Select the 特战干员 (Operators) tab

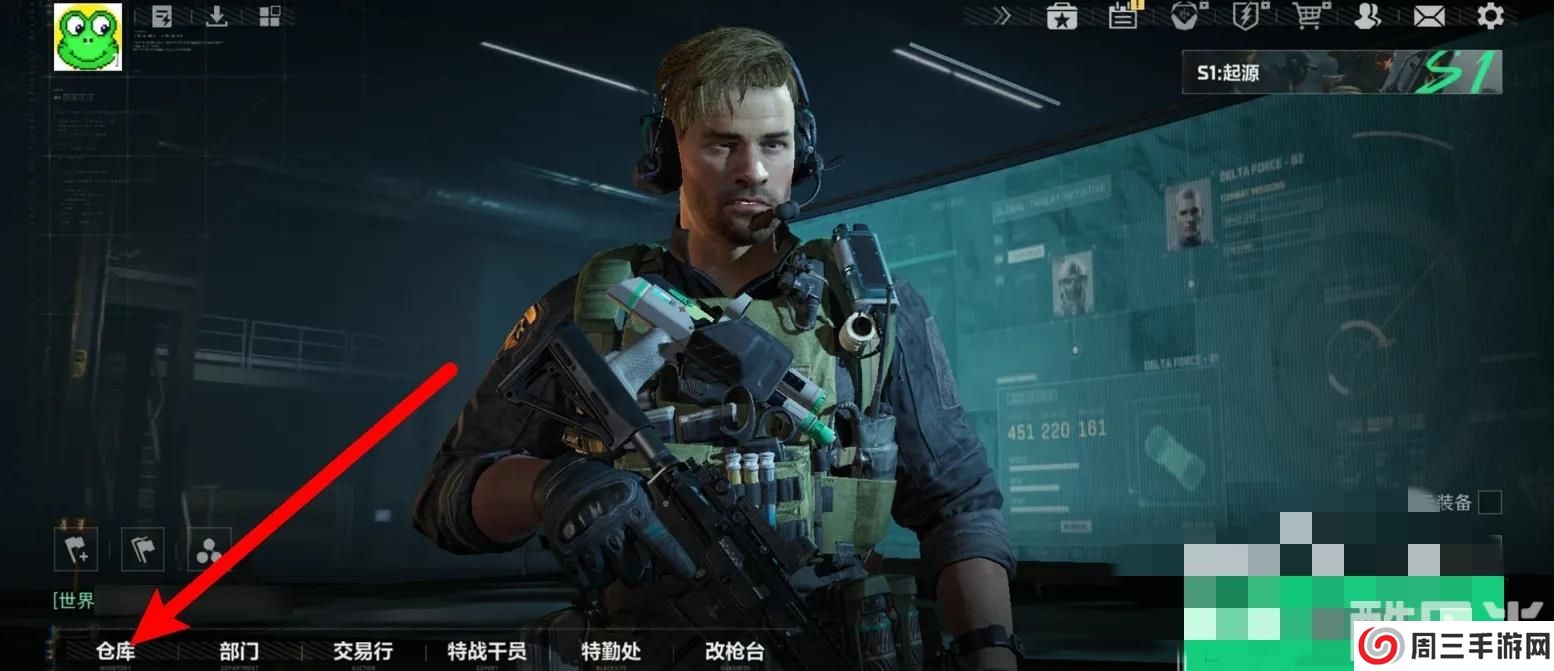pos(487,651)
